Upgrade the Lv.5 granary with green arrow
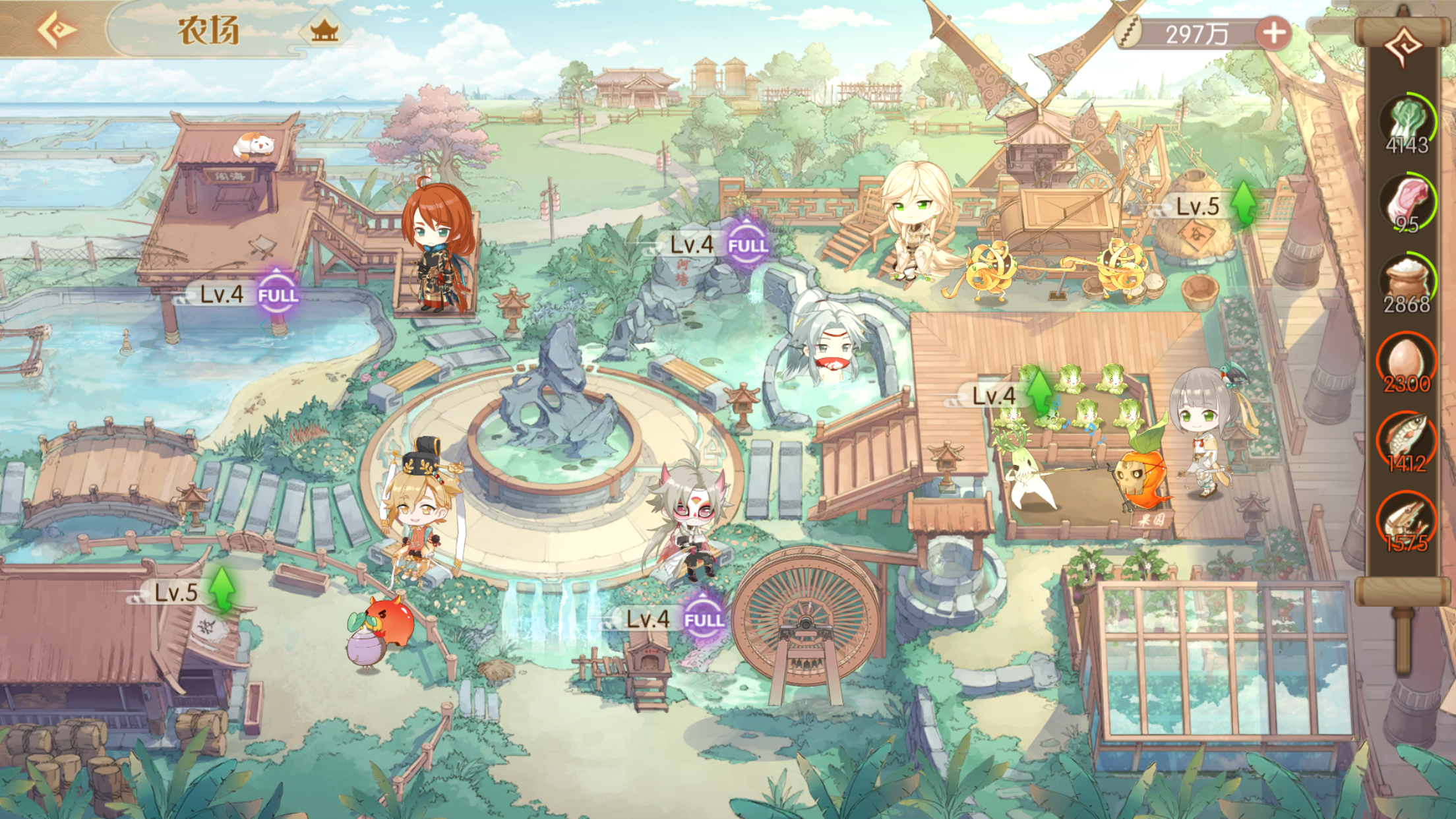This screenshot has height=819, width=1456. click(x=1244, y=204)
